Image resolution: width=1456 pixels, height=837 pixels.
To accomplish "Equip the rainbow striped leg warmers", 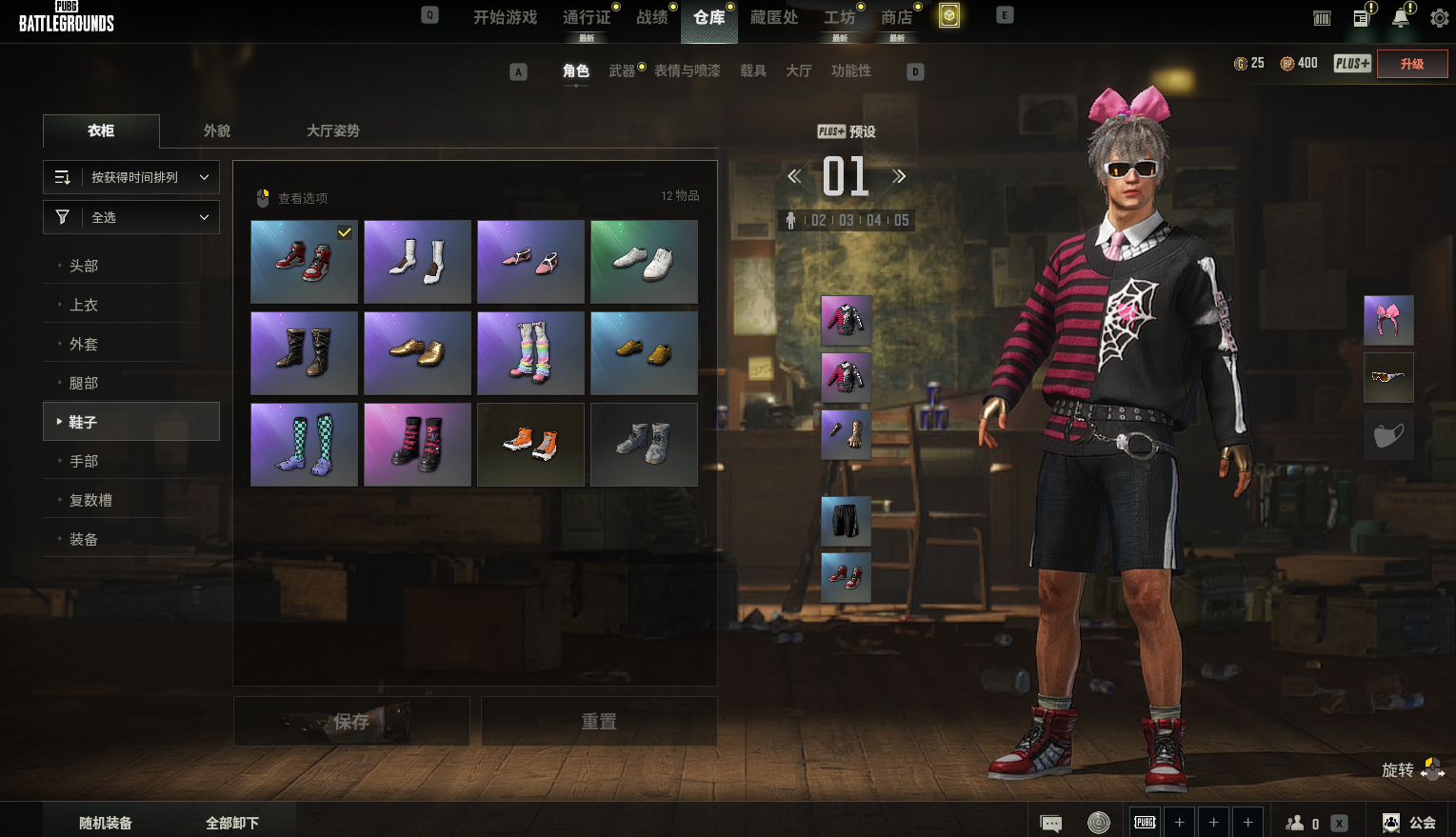I will coord(530,353).
